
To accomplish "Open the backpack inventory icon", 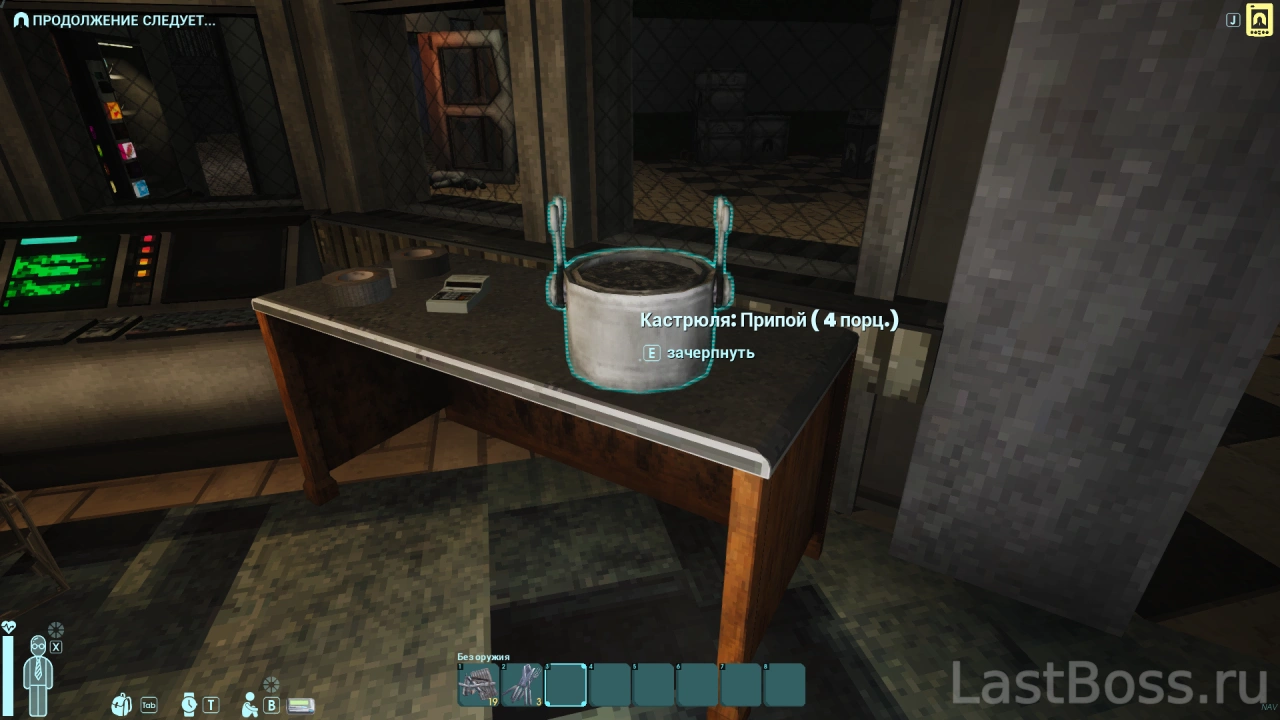I will pyautogui.click(x=123, y=704).
